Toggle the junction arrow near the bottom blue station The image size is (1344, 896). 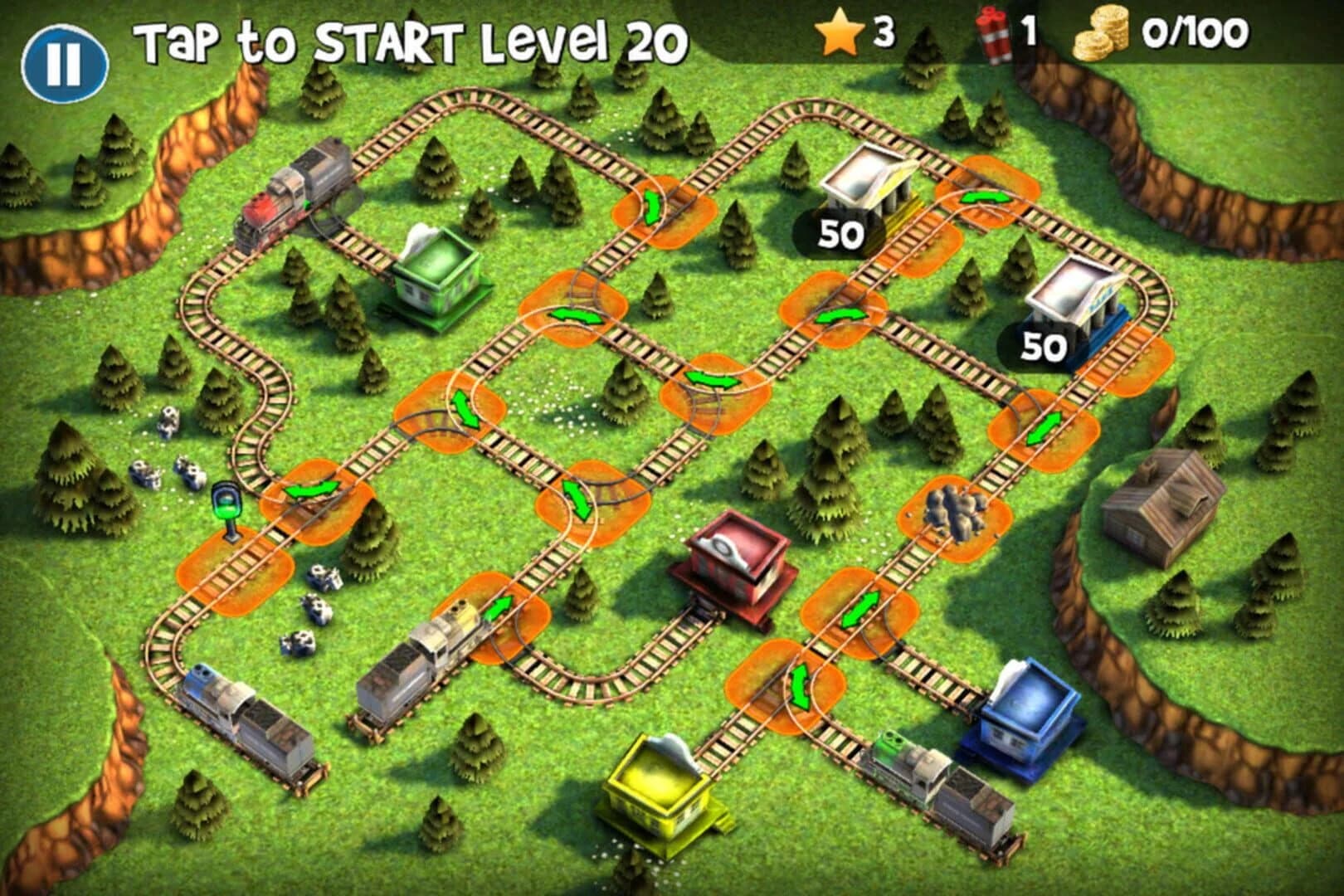[x=801, y=689]
